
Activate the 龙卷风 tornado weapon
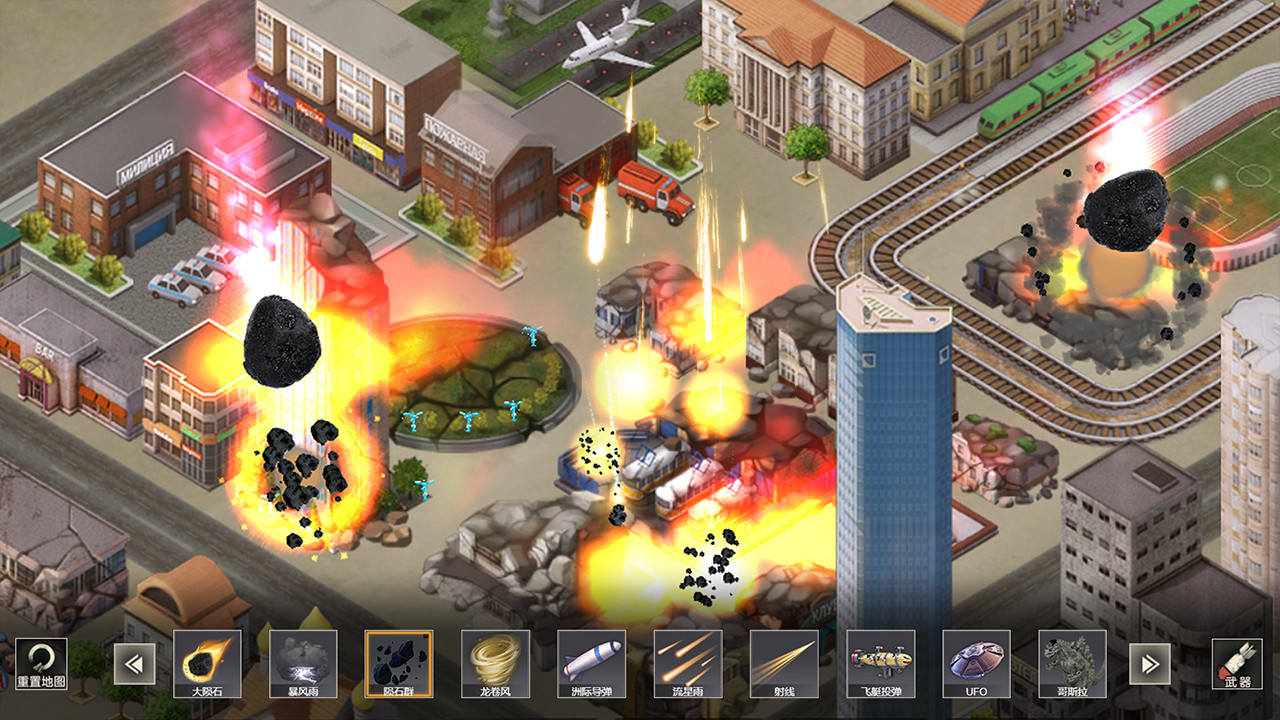pyautogui.click(x=495, y=663)
